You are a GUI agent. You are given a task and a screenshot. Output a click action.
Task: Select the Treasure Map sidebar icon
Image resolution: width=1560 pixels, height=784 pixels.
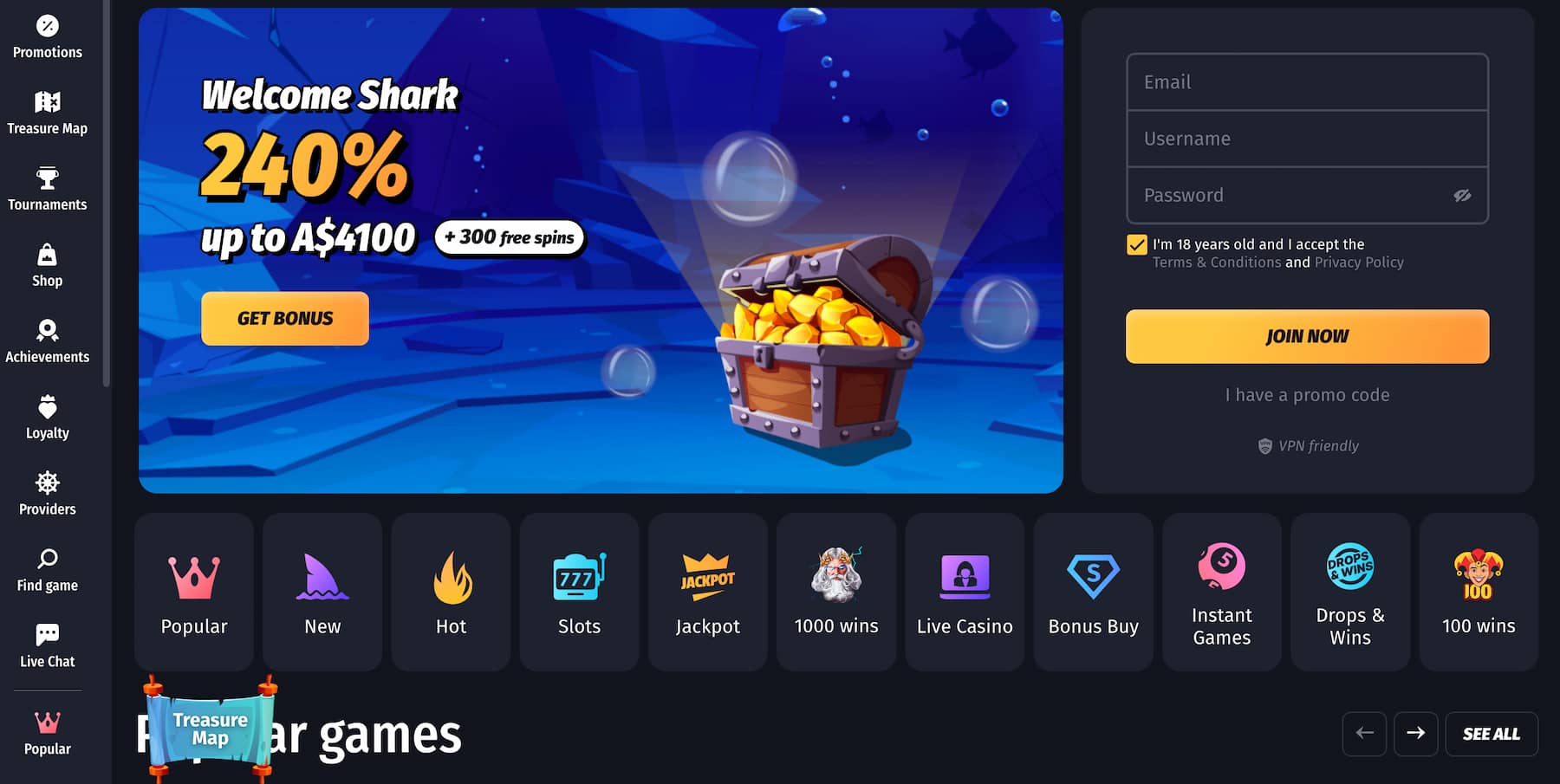click(48, 113)
